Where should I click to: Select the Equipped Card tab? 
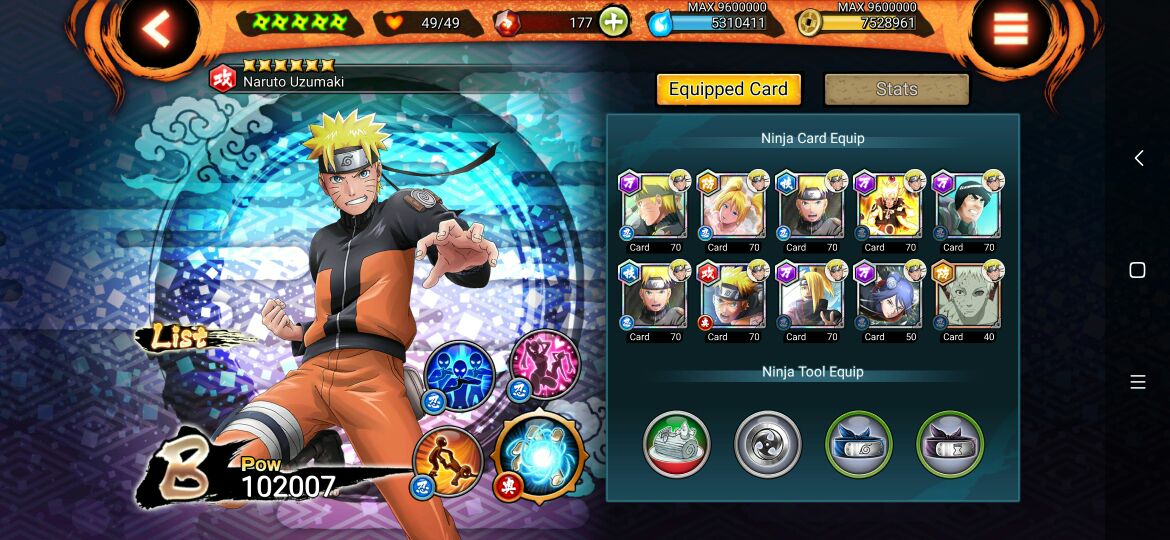click(728, 89)
